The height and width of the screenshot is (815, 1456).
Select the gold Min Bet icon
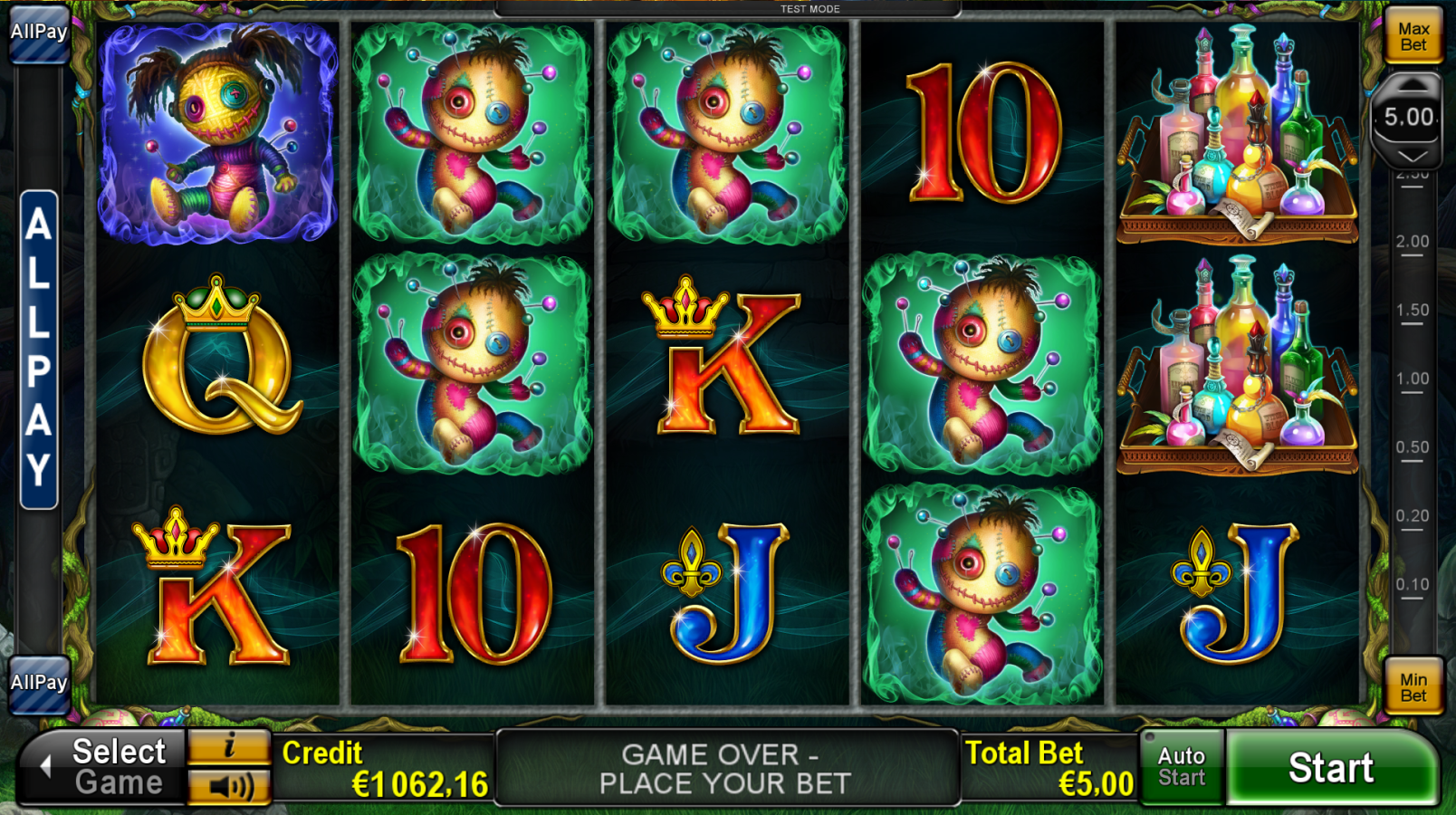coord(1414,686)
